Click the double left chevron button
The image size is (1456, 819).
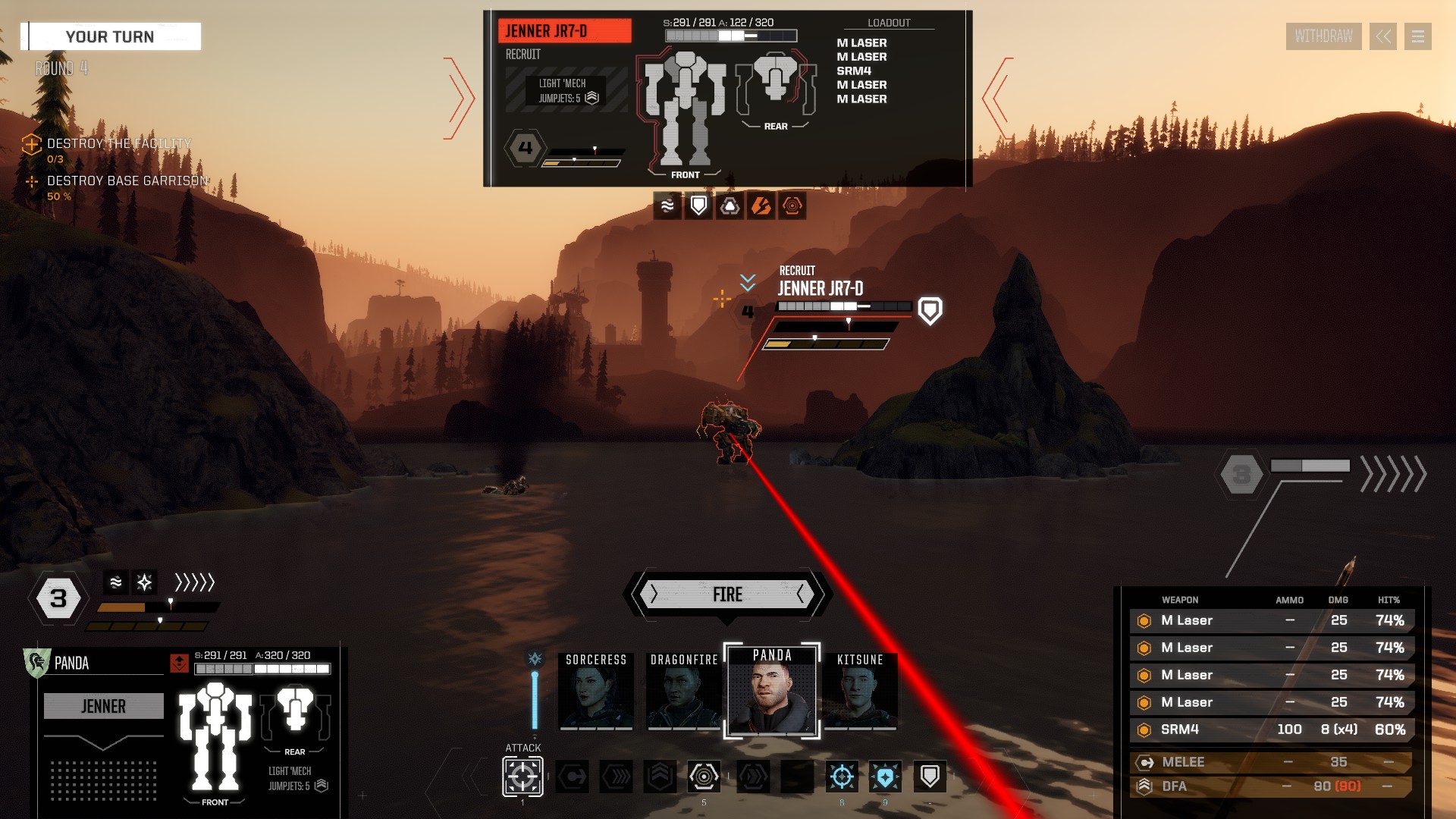tap(1383, 36)
